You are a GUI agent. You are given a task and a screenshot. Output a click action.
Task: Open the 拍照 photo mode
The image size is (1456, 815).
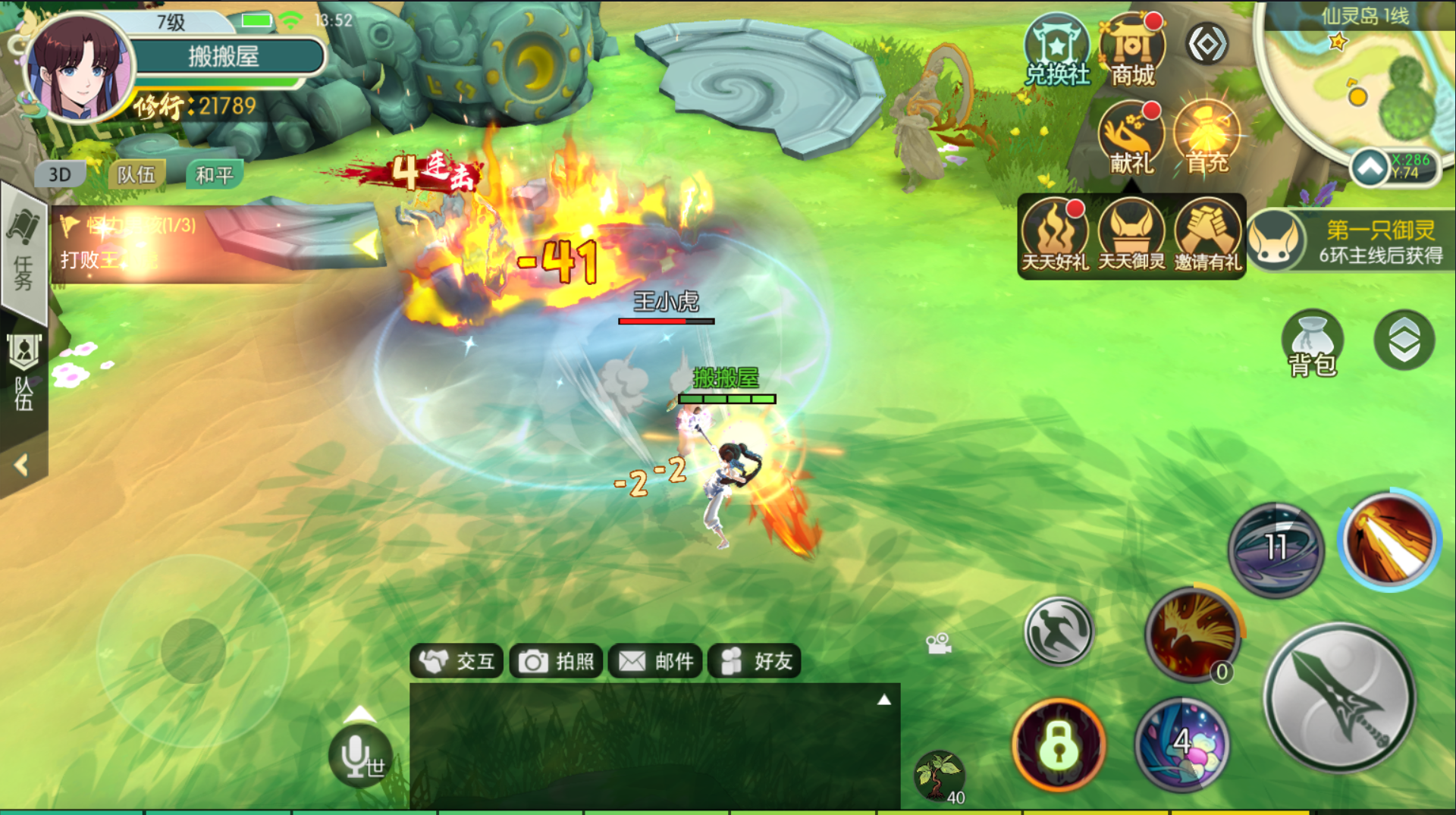click(x=556, y=662)
